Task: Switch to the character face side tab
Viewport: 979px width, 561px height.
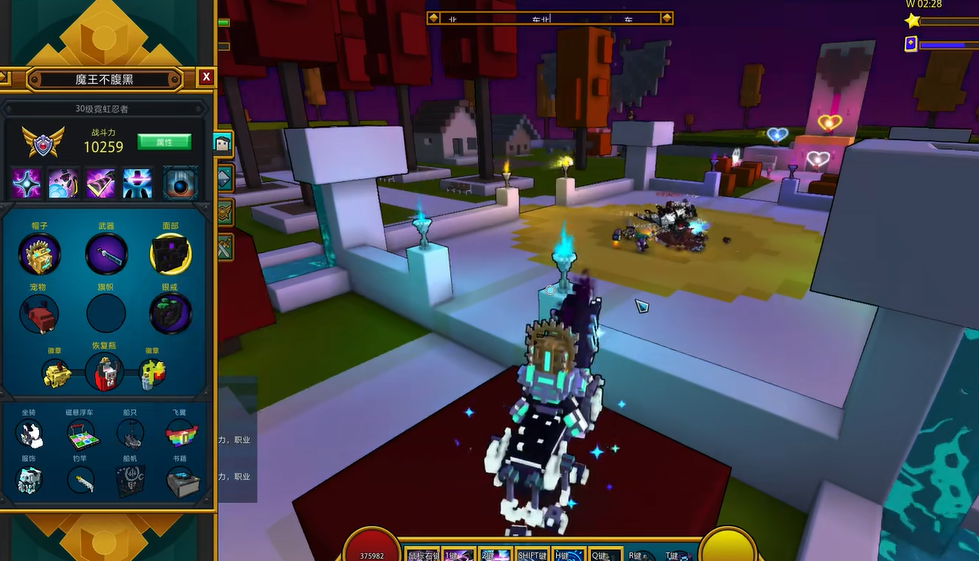Action: pyautogui.click(x=223, y=144)
